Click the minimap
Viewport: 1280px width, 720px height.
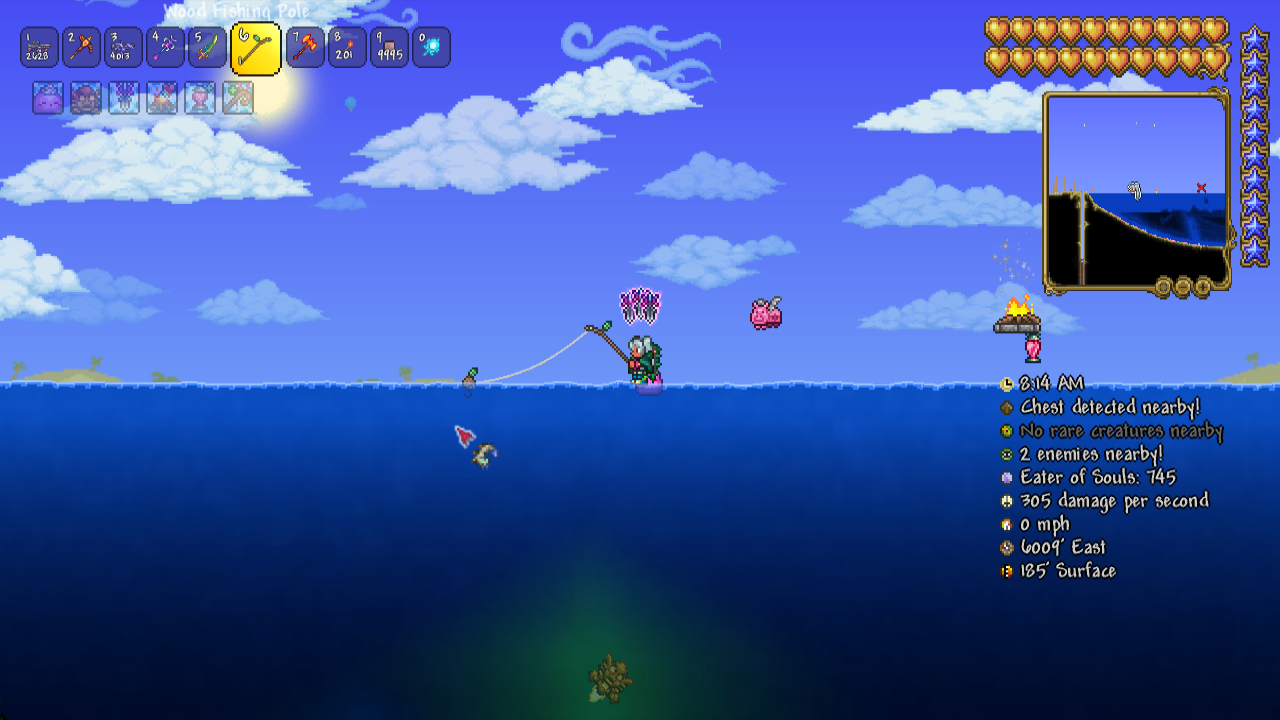[x=1137, y=190]
